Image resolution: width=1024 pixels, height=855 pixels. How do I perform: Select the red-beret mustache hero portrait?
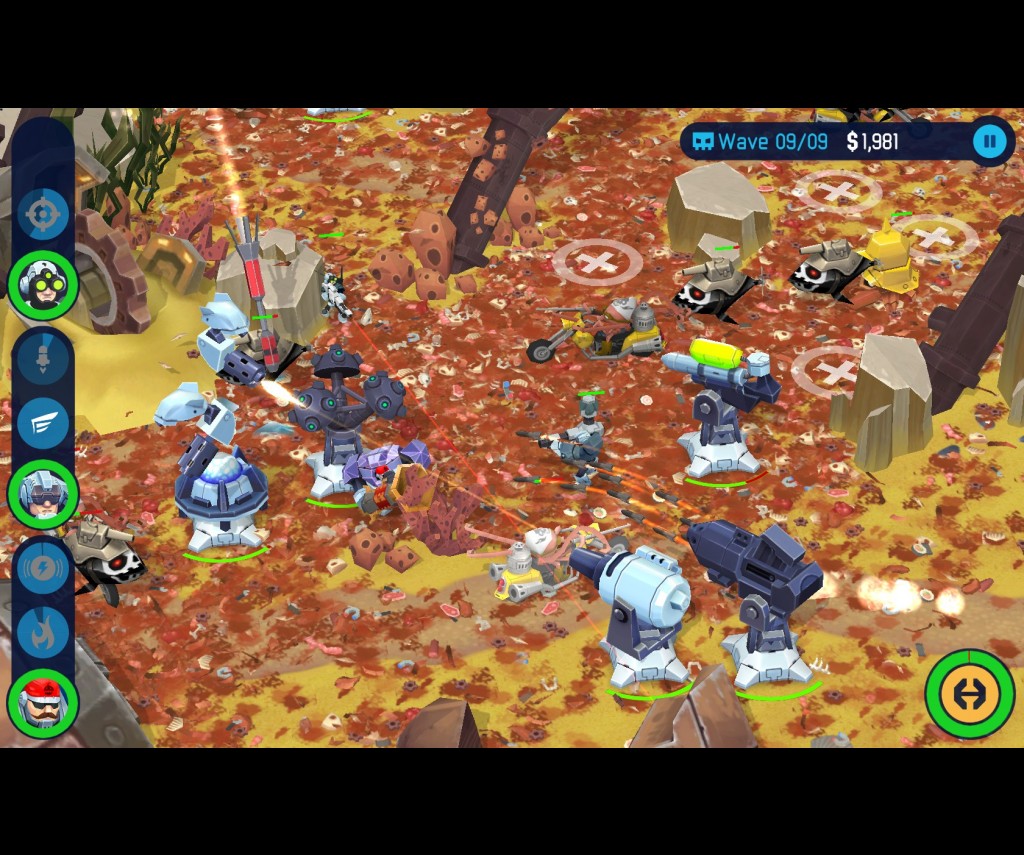point(43,702)
